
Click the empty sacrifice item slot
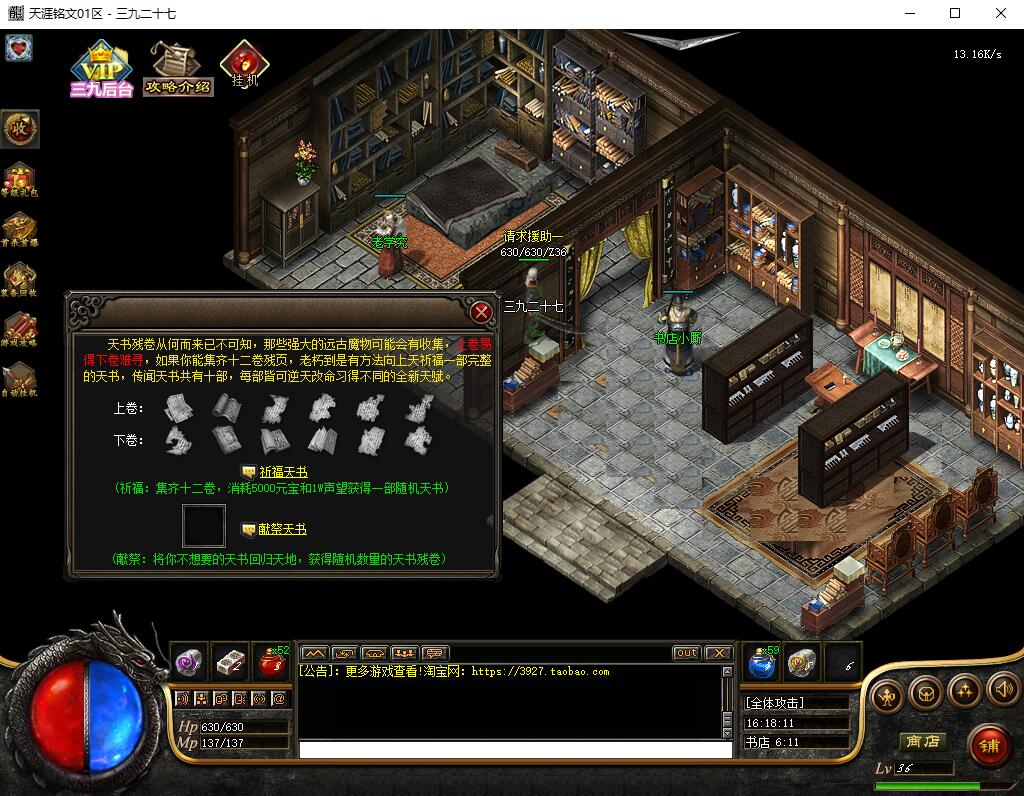(x=203, y=526)
